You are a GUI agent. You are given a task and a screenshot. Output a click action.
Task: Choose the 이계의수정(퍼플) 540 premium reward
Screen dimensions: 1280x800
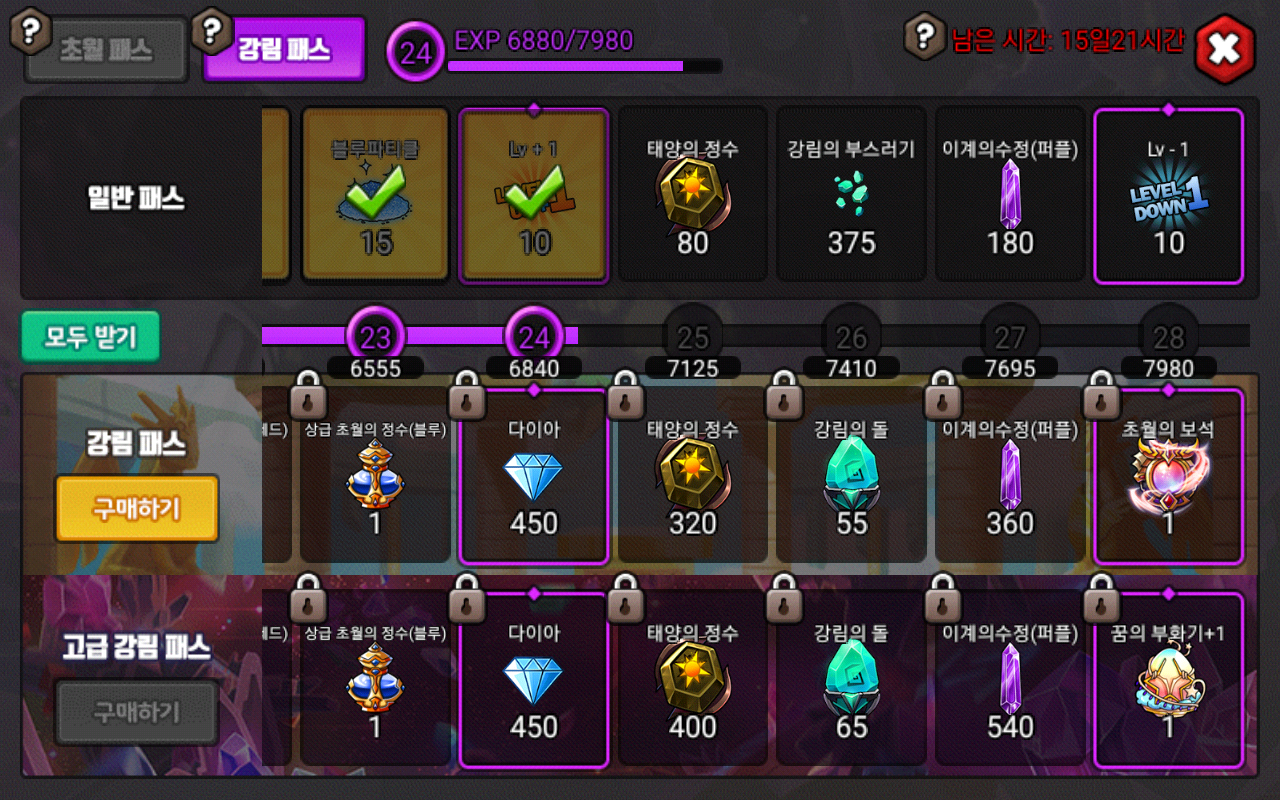(1010, 681)
